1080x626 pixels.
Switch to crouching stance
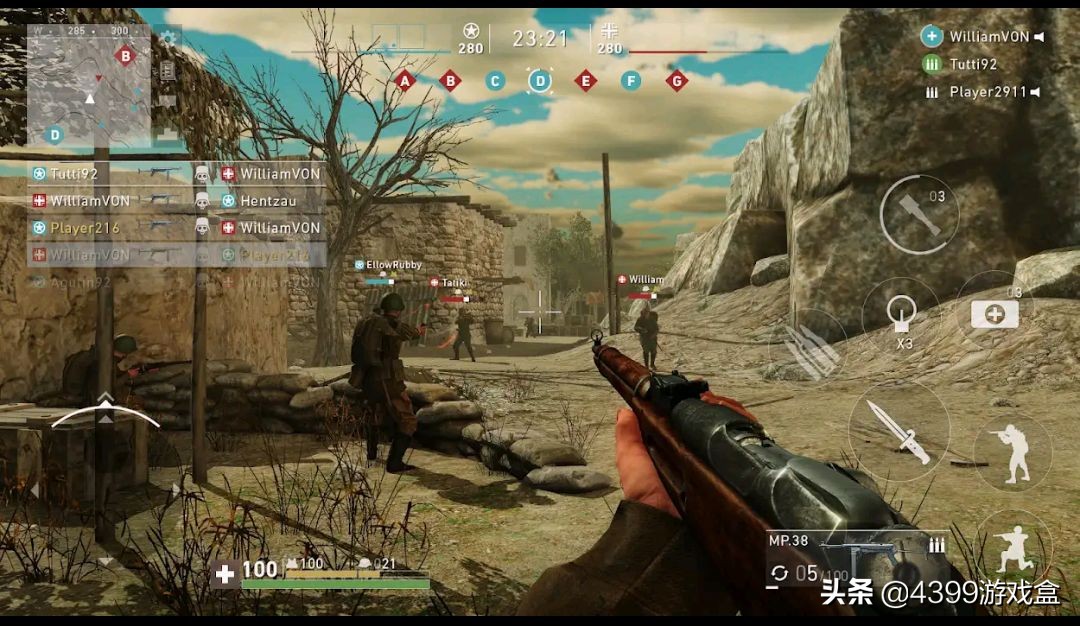[1012, 547]
